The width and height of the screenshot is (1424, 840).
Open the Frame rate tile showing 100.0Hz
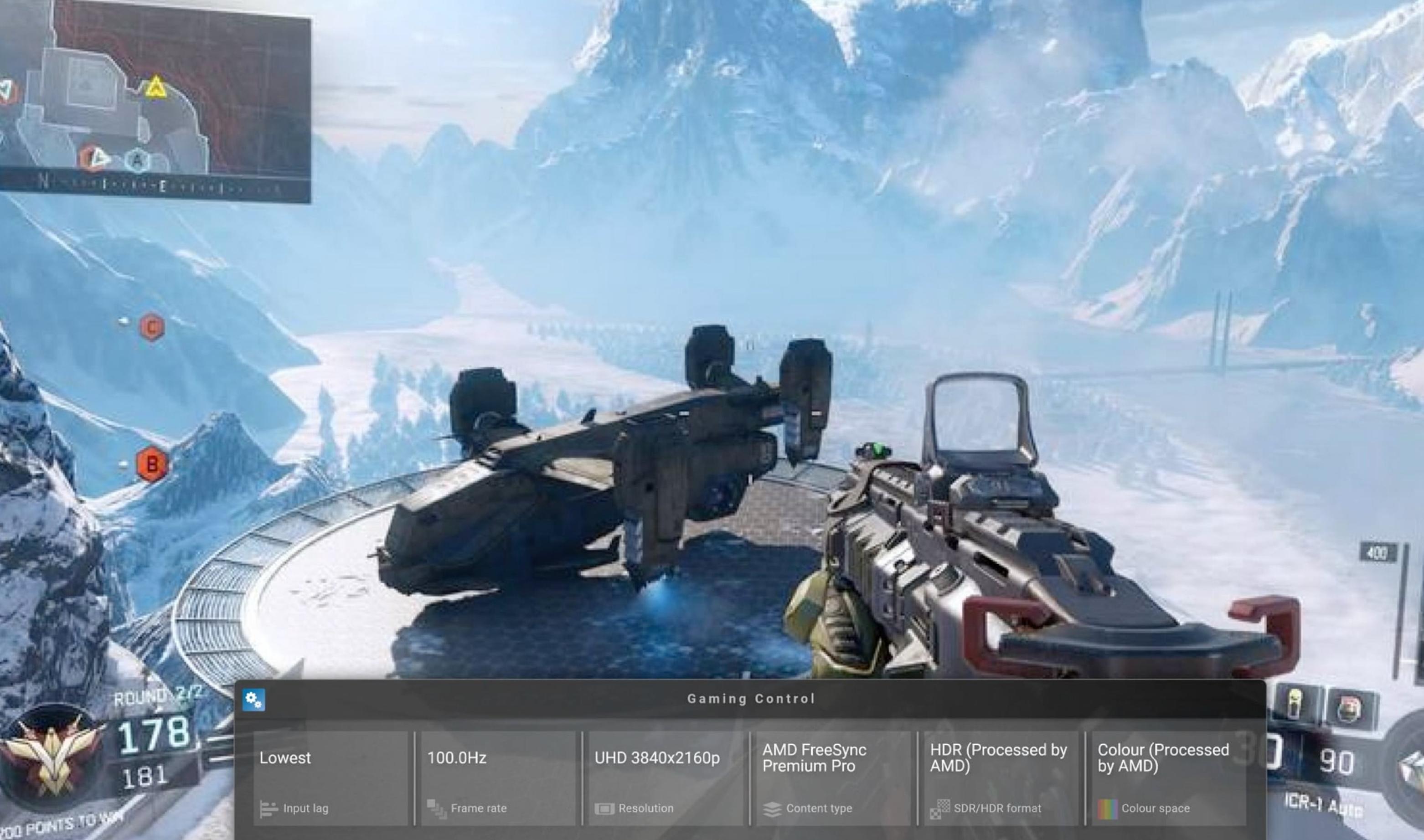[x=498, y=778]
